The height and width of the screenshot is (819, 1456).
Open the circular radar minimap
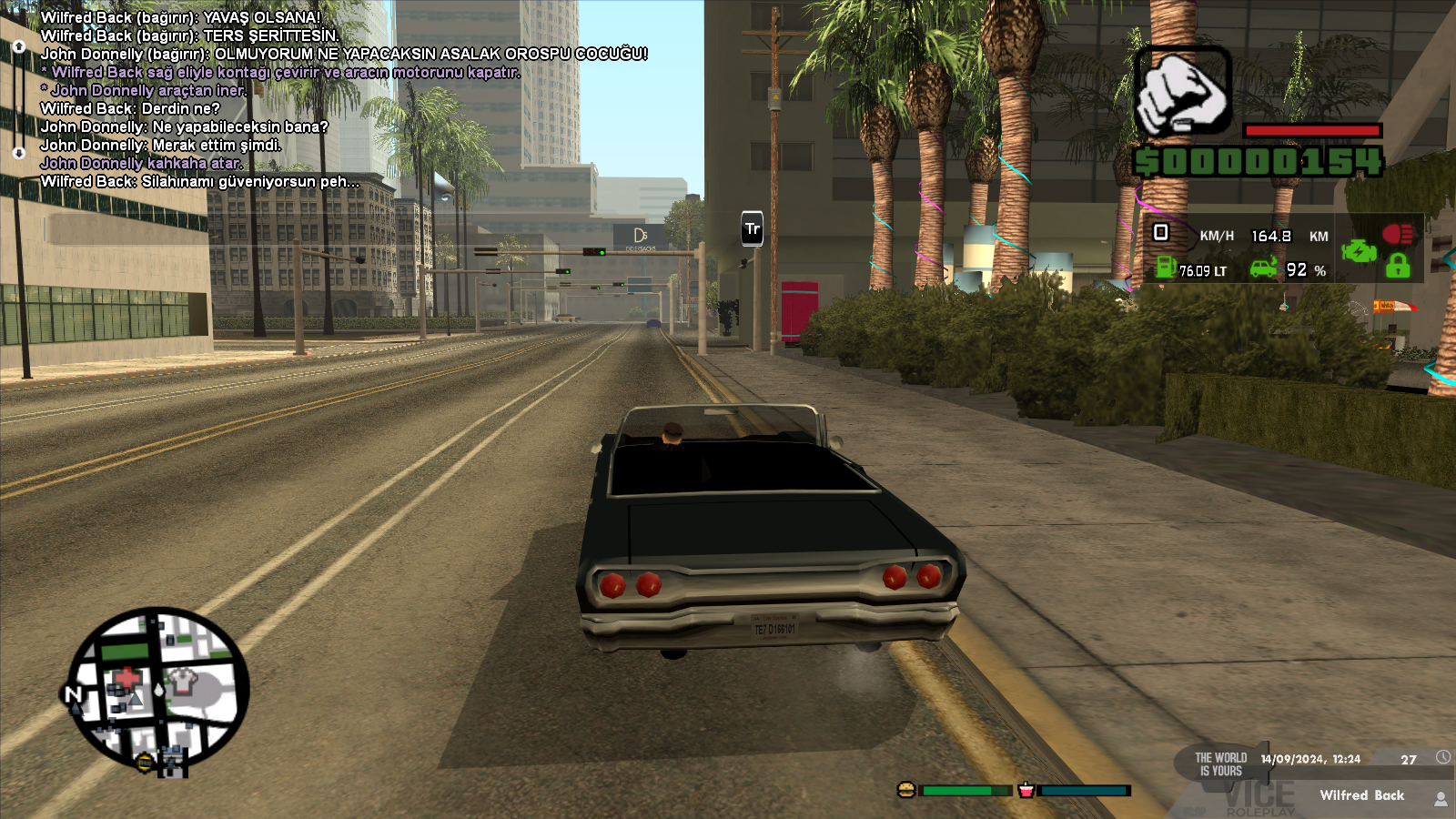[159, 689]
